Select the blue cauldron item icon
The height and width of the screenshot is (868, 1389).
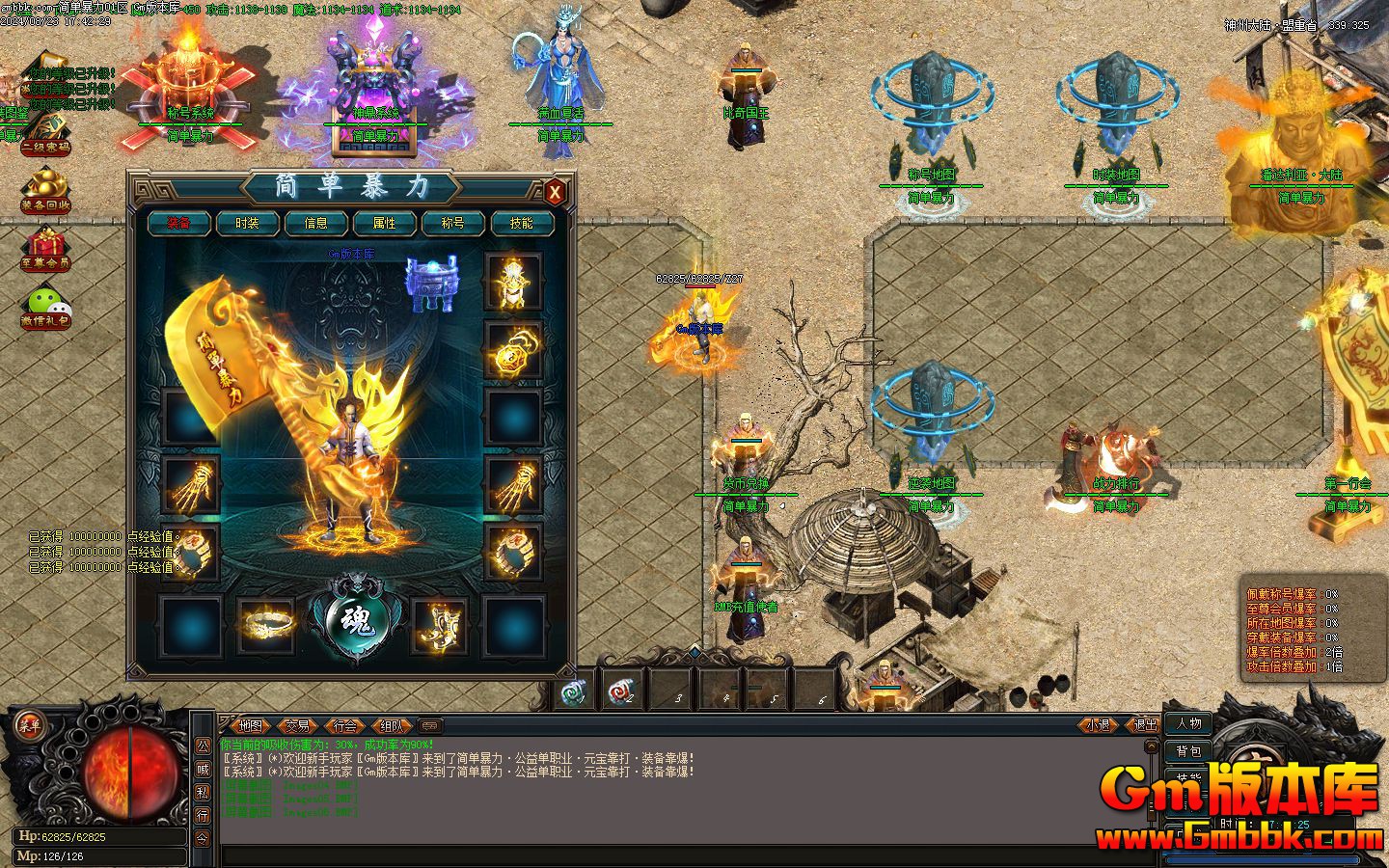pos(430,284)
